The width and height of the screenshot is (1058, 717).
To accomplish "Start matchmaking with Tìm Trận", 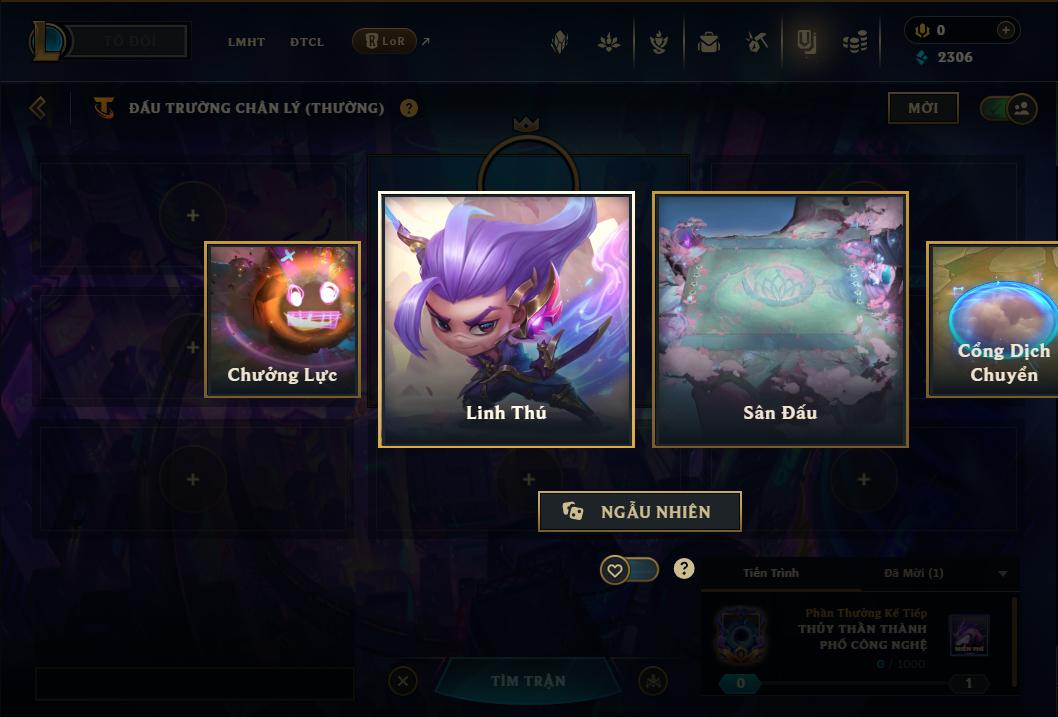I will click(x=528, y=681).
